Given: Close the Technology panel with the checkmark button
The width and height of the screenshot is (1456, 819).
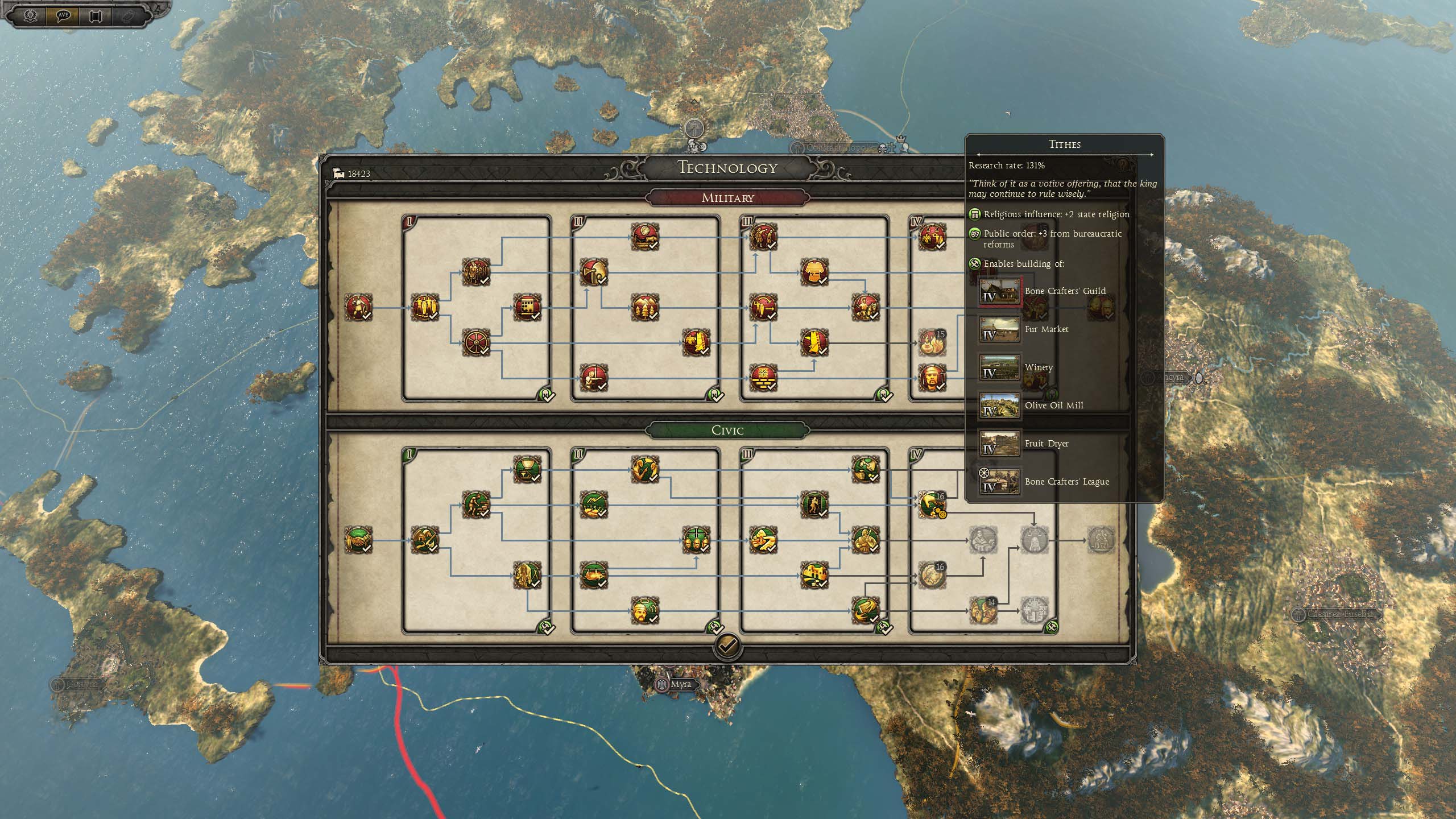Looking at the screenshot, I should (x=727, y=645).
